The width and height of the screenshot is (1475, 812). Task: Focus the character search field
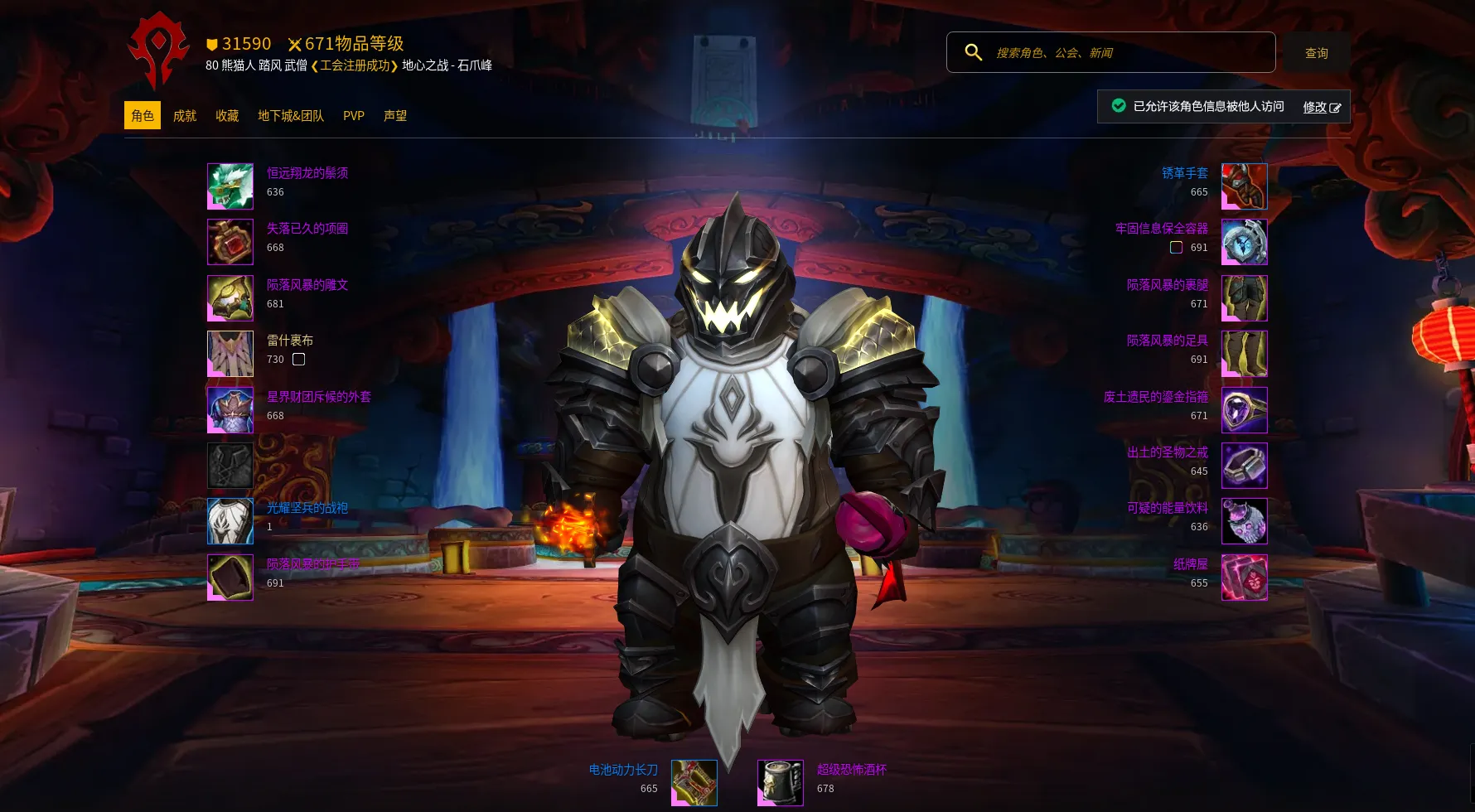1127,52
